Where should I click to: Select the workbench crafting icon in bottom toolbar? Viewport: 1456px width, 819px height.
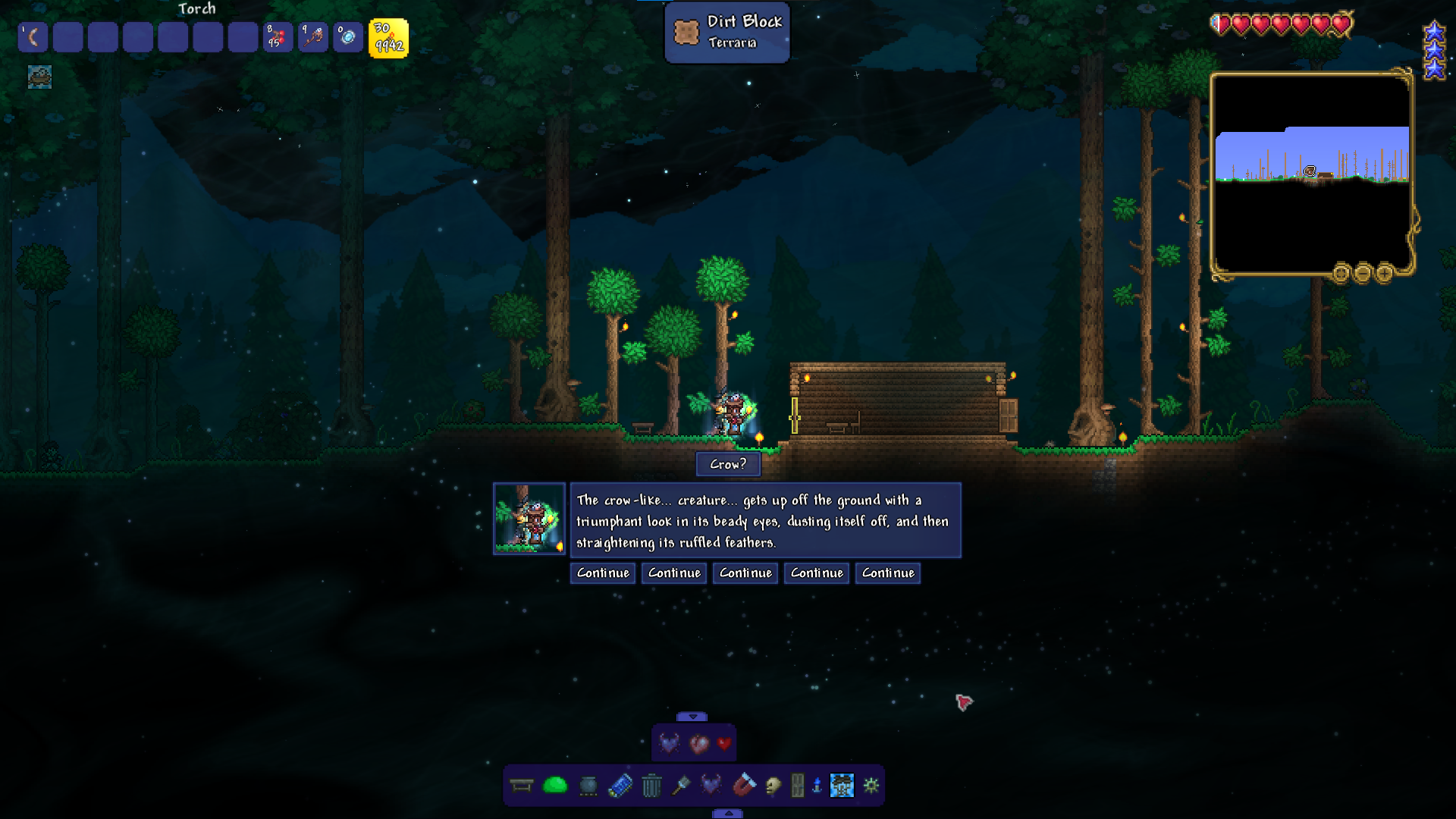click(521, 786)
